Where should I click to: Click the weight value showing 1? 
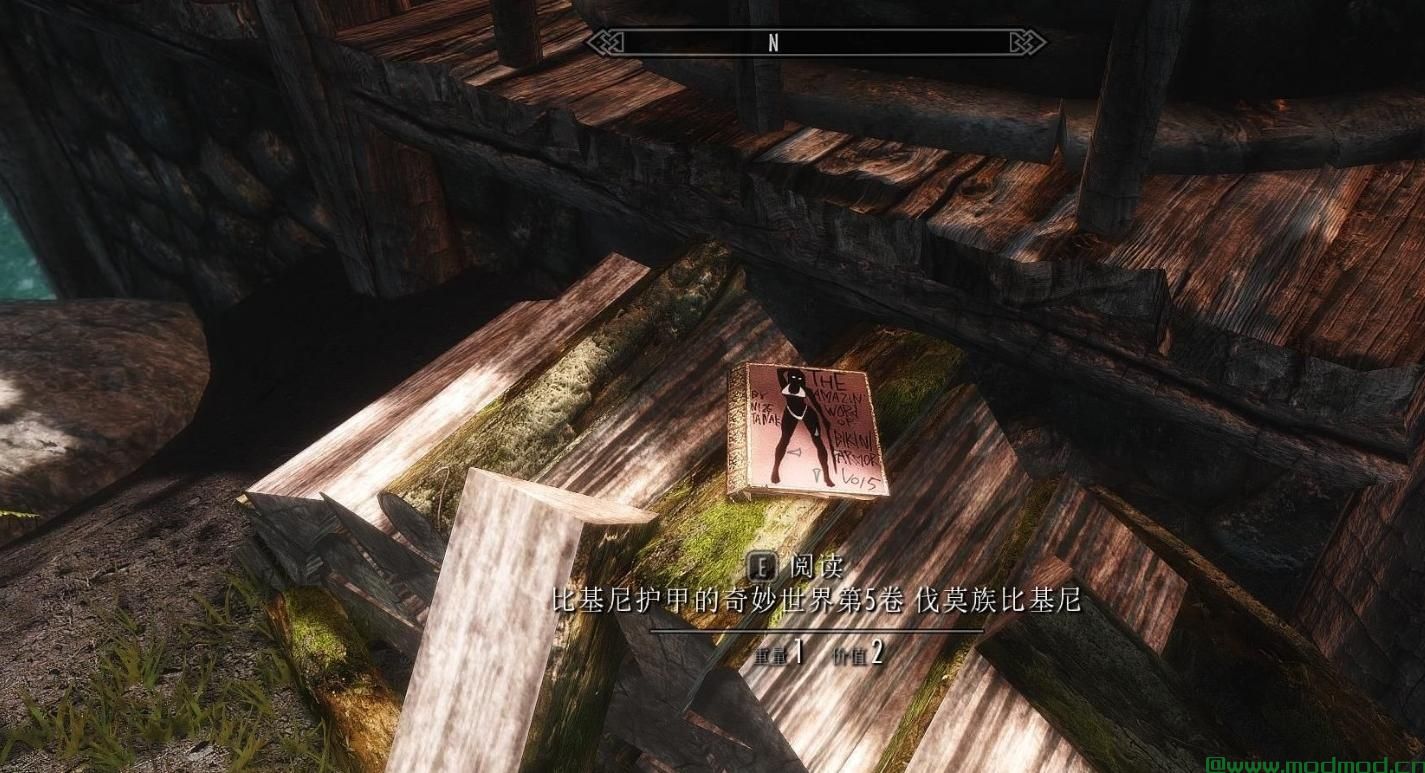click(798, 651)
